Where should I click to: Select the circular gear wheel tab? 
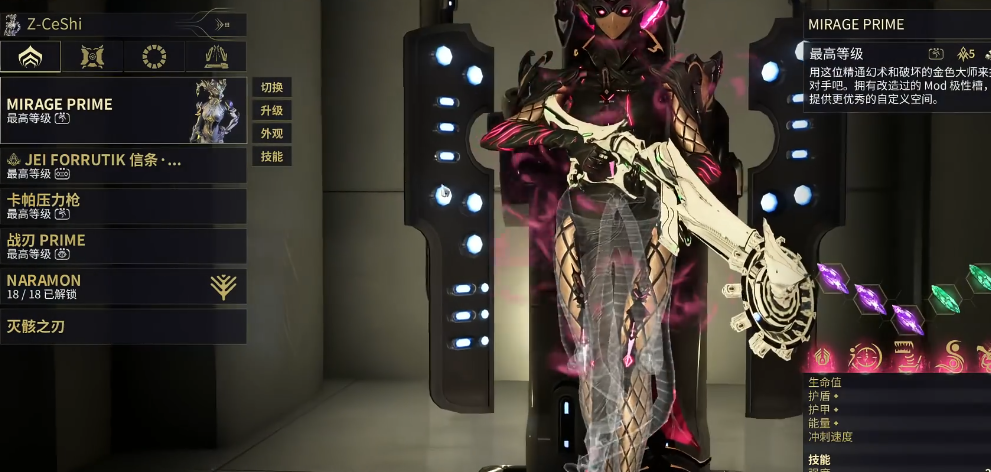(x=155, y=57)
